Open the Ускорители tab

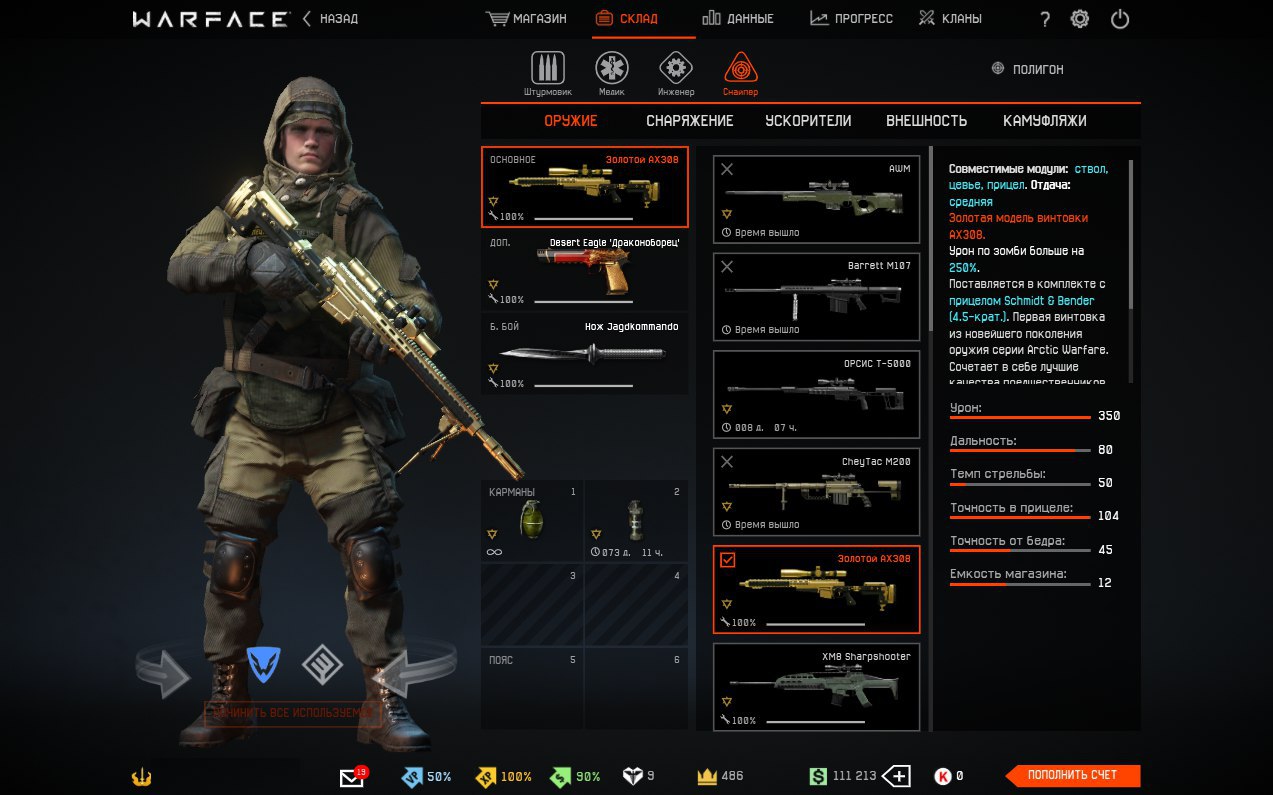(x=808, y=121)
